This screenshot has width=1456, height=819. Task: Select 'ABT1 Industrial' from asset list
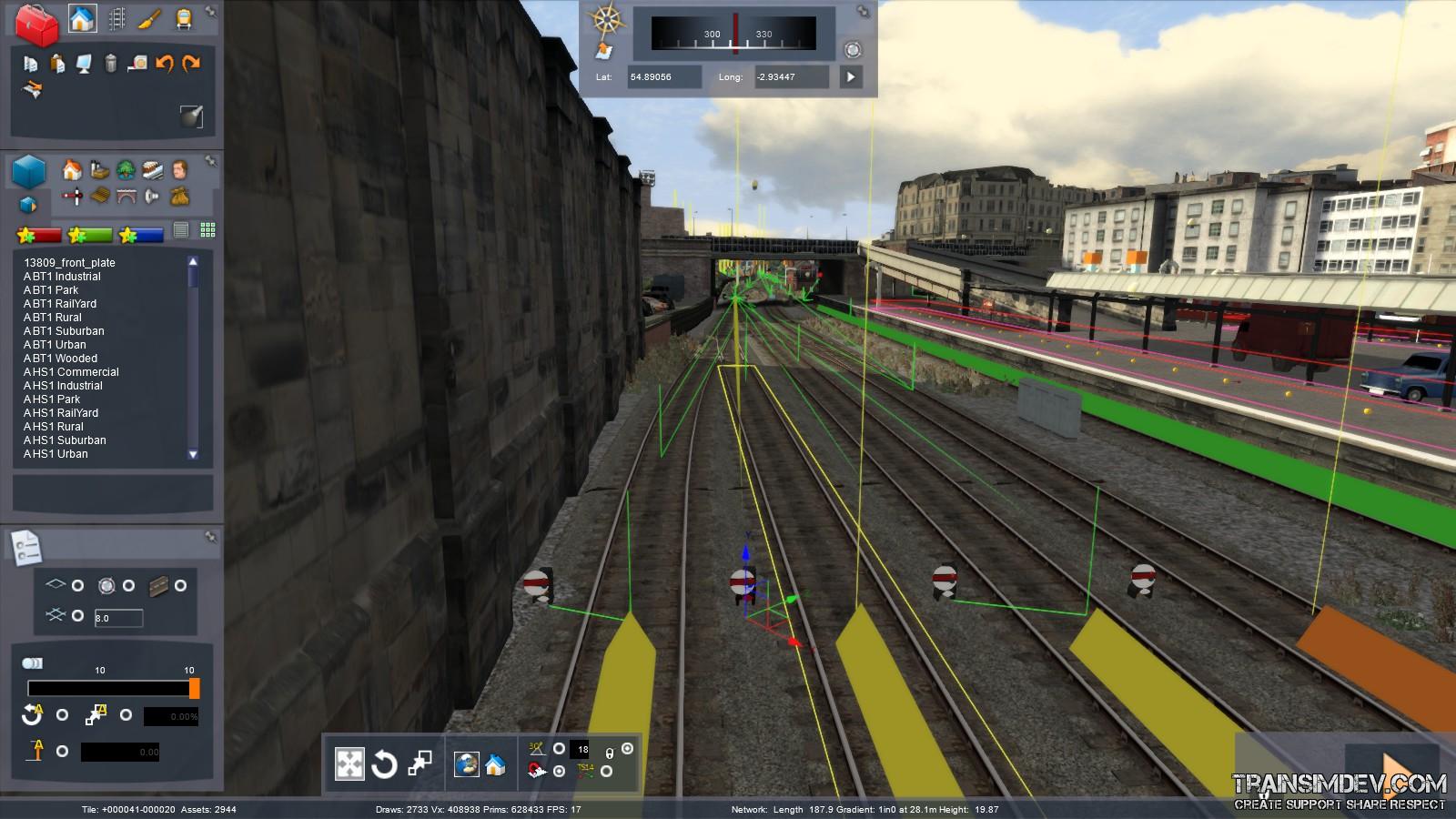click(x=62, y=277)
